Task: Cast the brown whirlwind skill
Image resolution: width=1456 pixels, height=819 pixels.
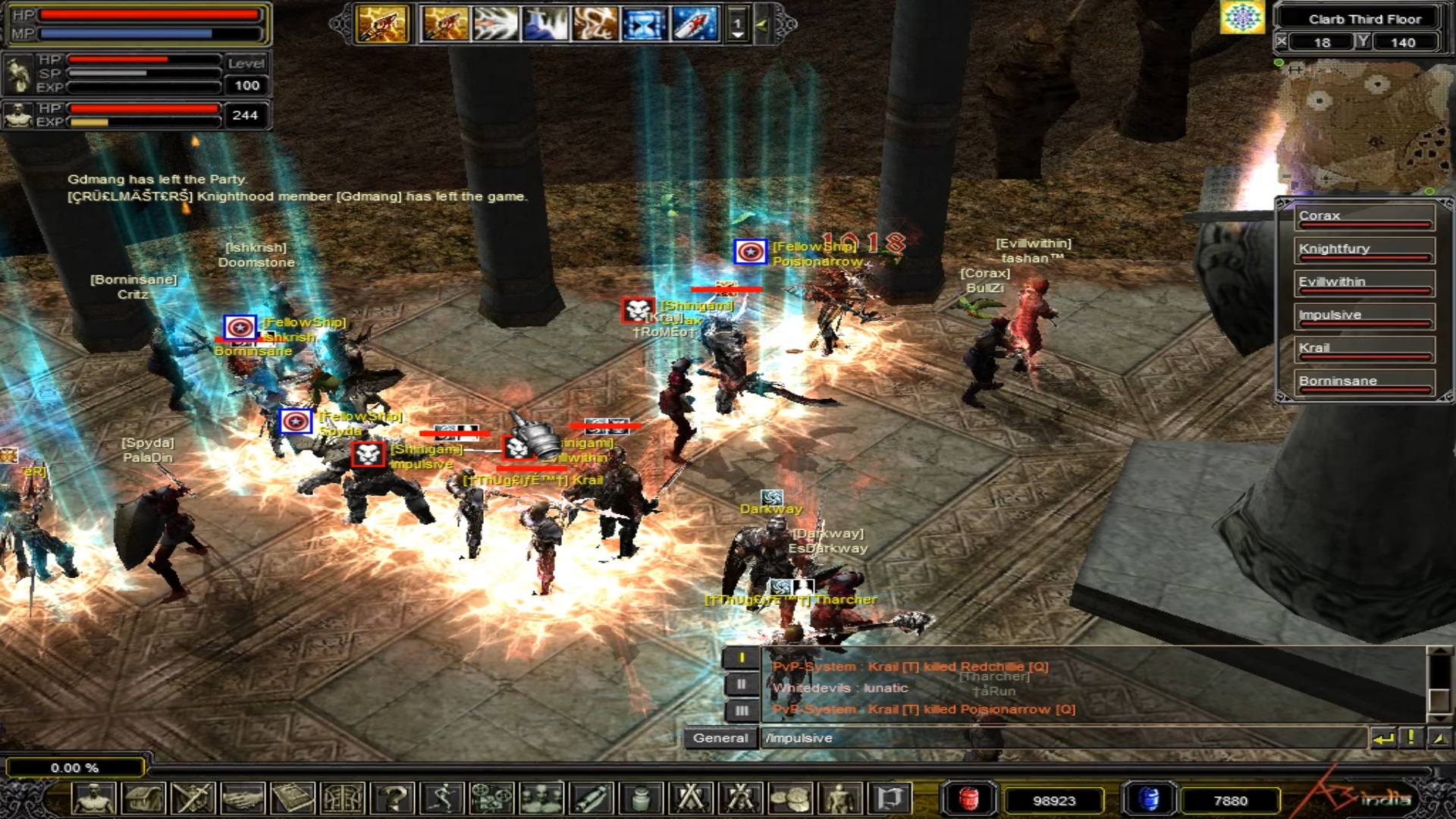Action: tap(595, 24)
